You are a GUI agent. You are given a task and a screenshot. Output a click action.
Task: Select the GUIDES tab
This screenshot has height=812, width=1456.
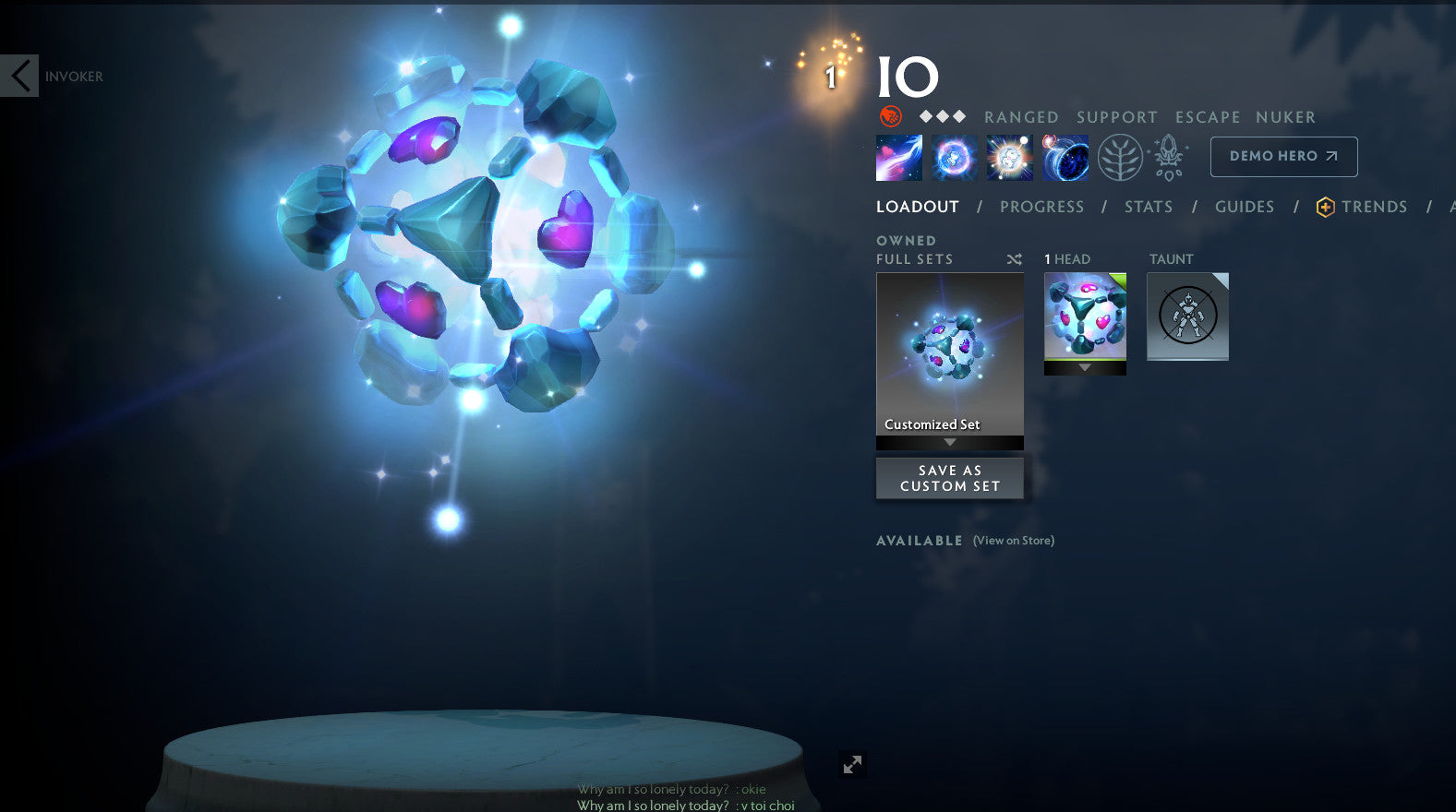click(x=1244, y=207)
